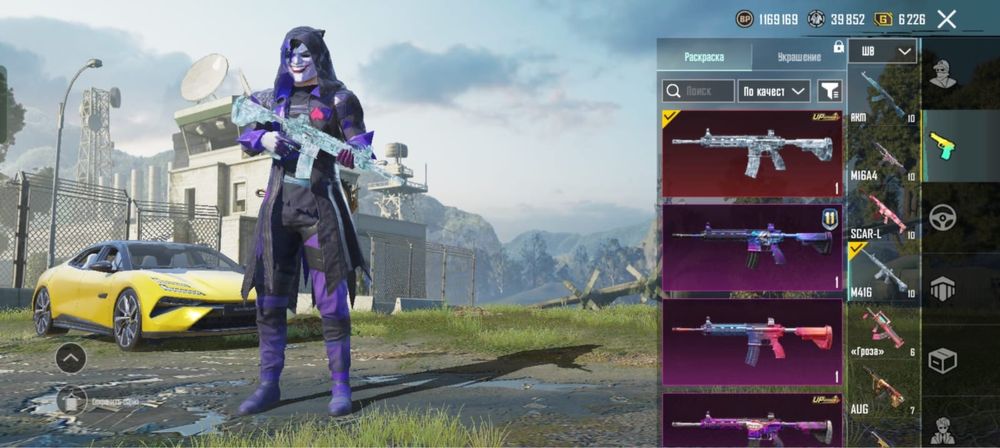The image size is (1000, 448).
Task: Close the inventory with the X button
Action: pyautogui.click(x=946, y=19)
